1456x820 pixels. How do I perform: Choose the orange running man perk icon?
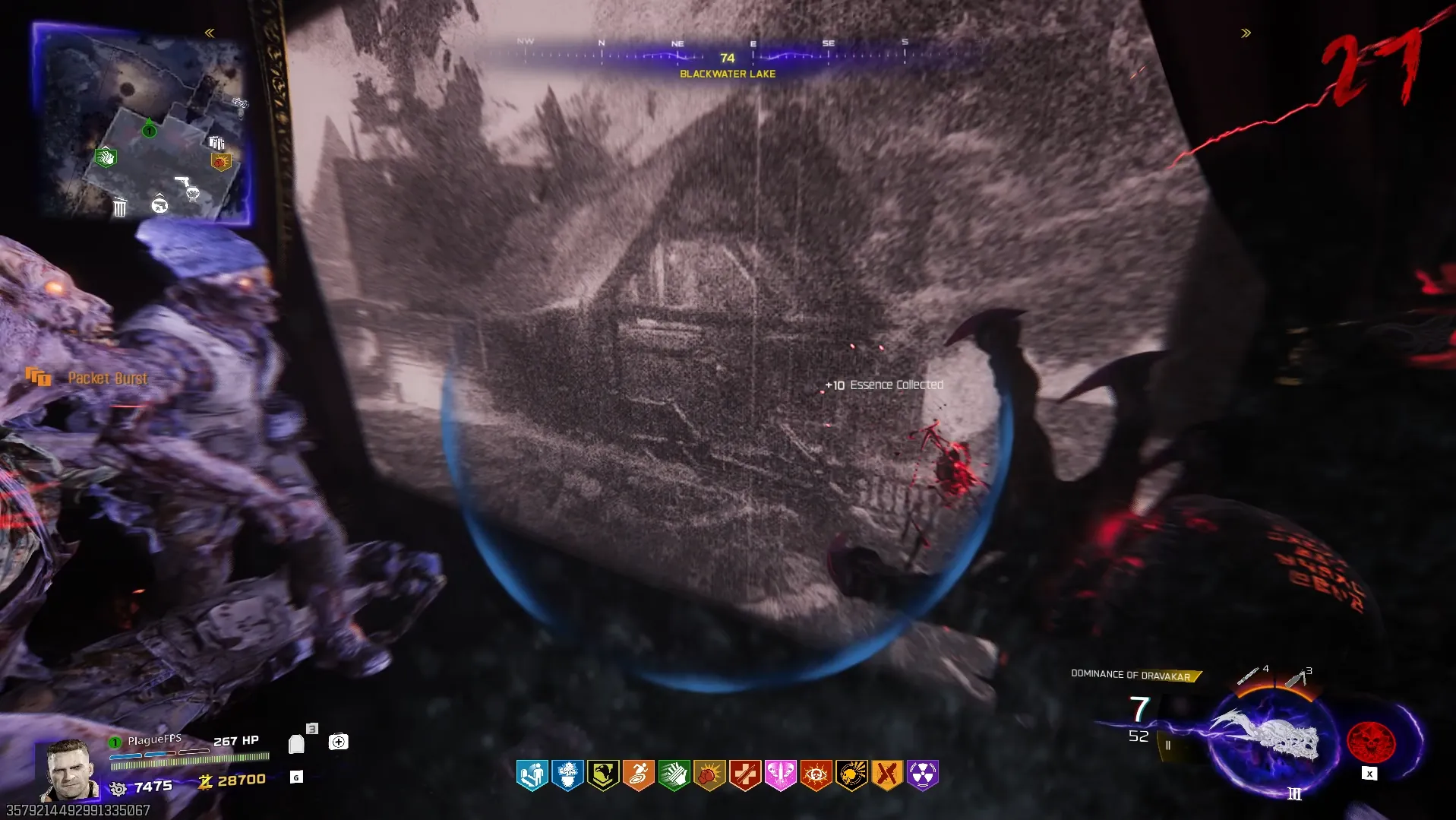(x=639, y=775)
